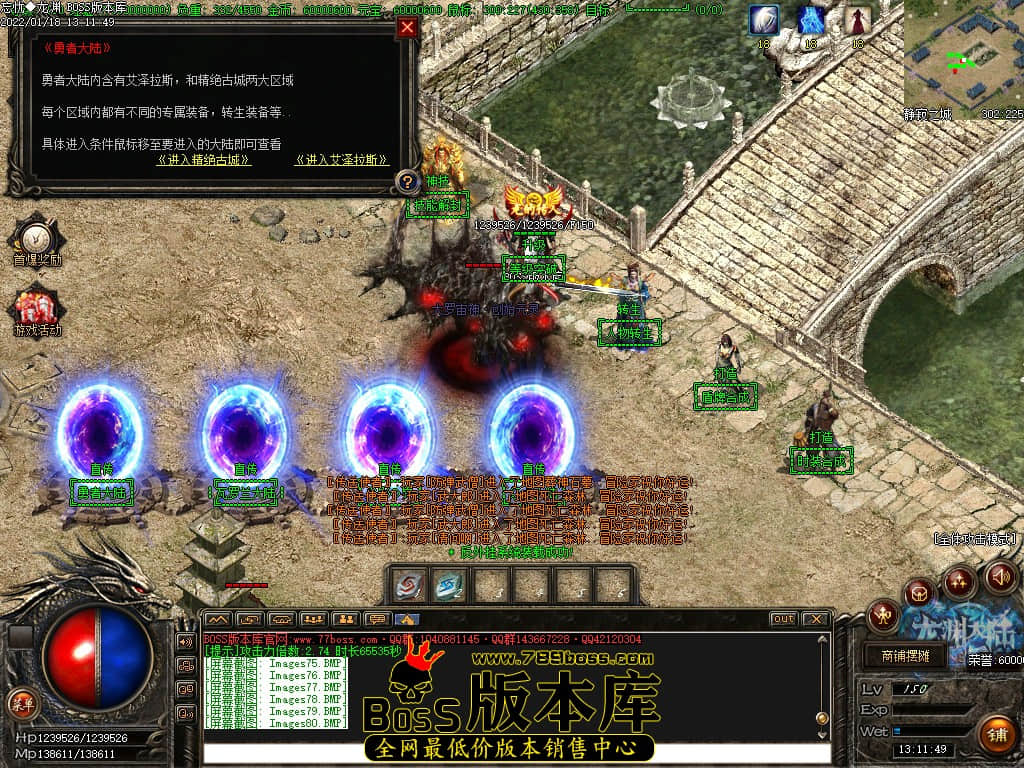The image size is (1024, 768).
Task: Click the white feather buff icon
Action: (765, 20)
